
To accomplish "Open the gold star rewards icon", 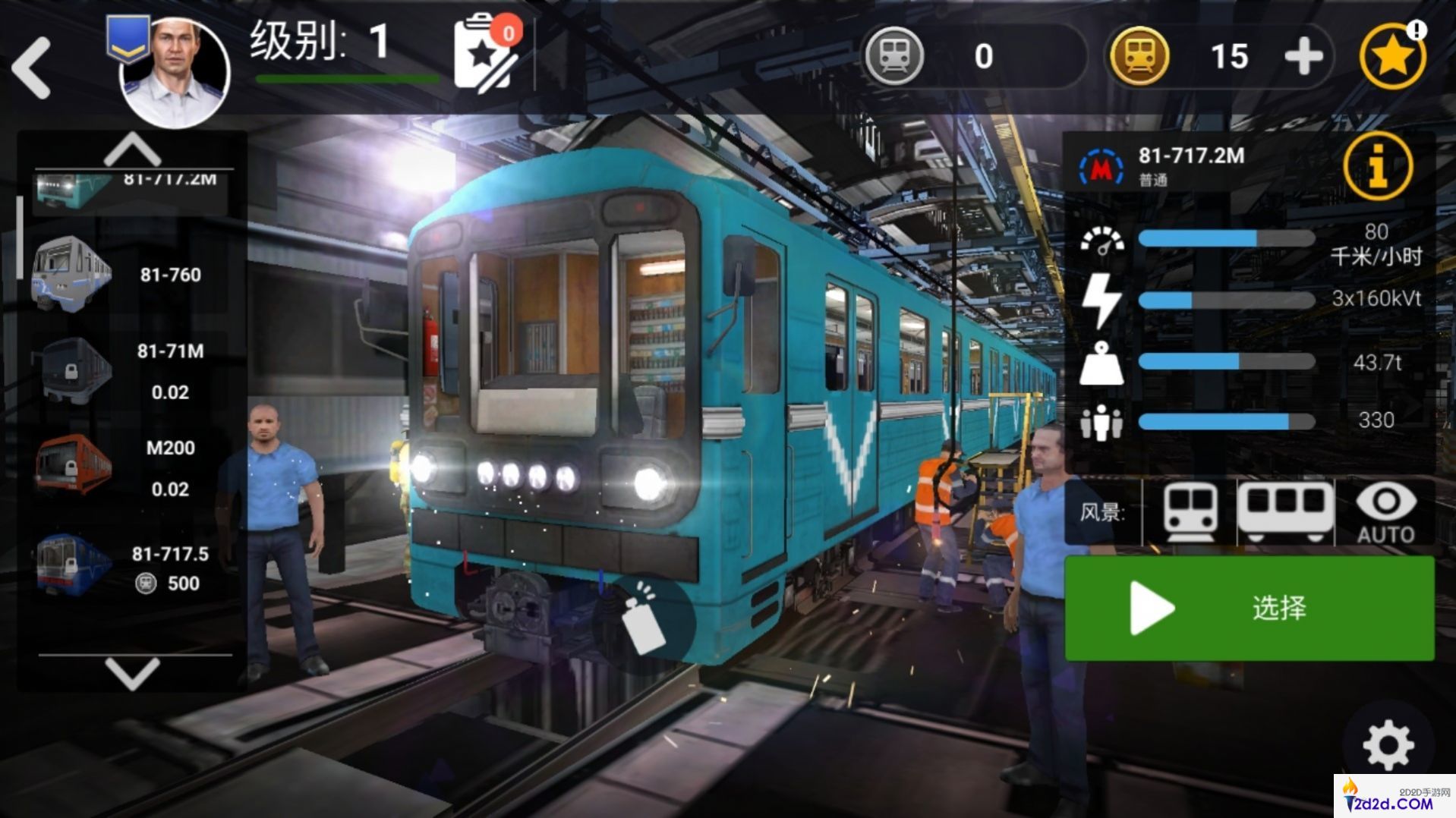I will point(1392,56).
